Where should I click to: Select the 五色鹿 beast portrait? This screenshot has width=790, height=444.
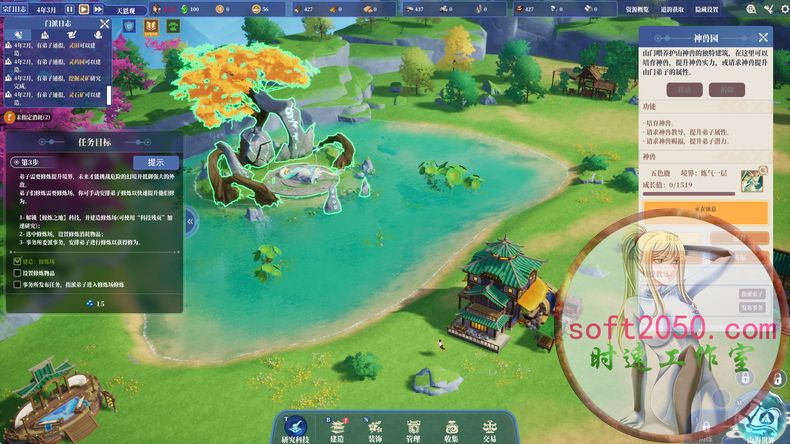[x=751, y=180]
